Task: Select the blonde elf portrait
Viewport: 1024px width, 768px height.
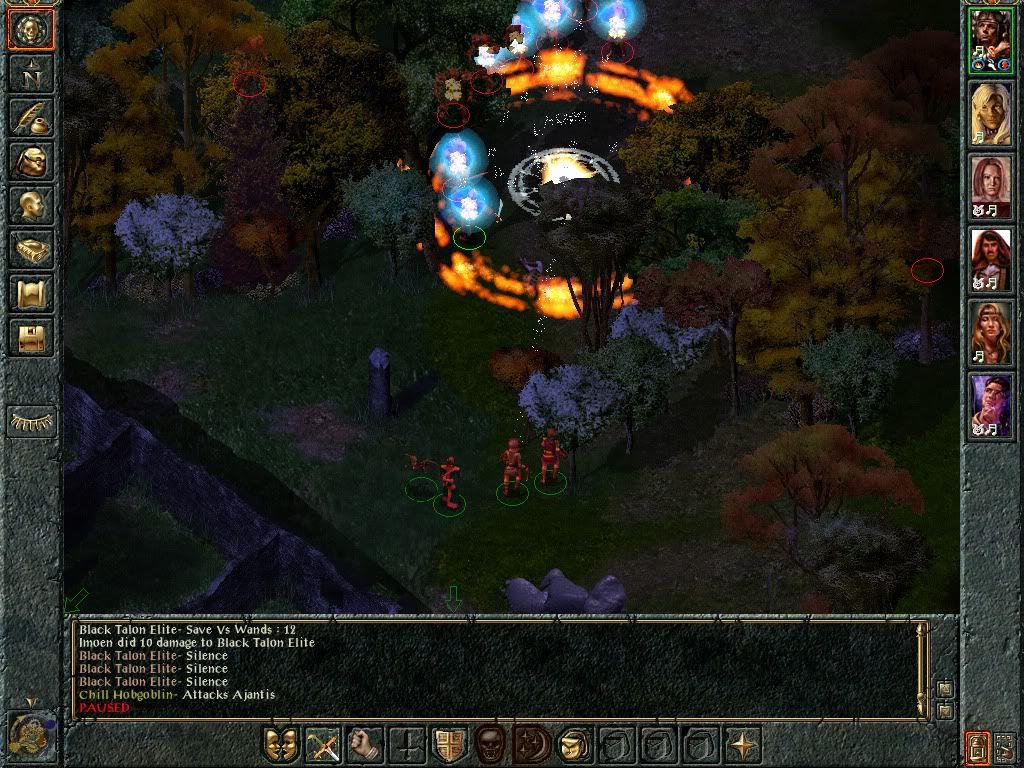Action: (x=990, y=114)
